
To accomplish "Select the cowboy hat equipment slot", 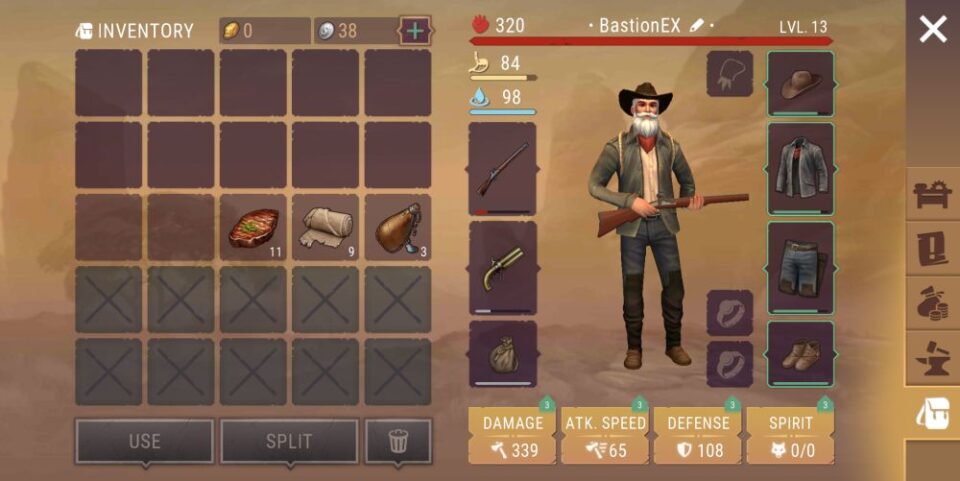I will [800, 84].
